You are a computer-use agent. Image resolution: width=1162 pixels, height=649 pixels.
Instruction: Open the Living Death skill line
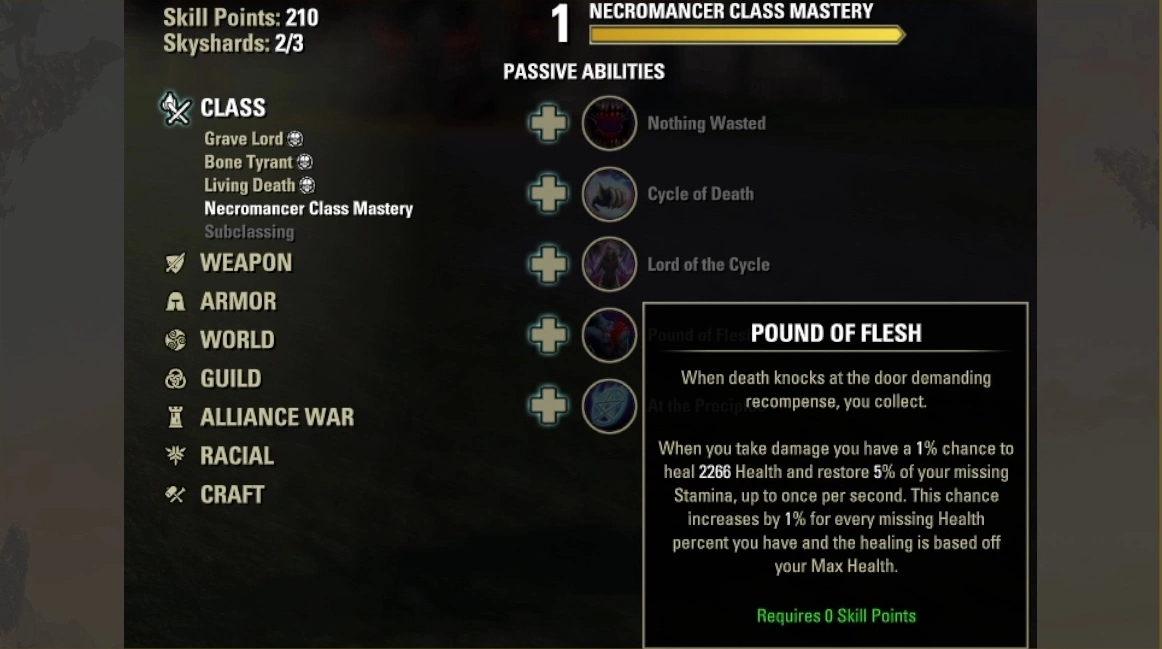(x=249, y=185)
